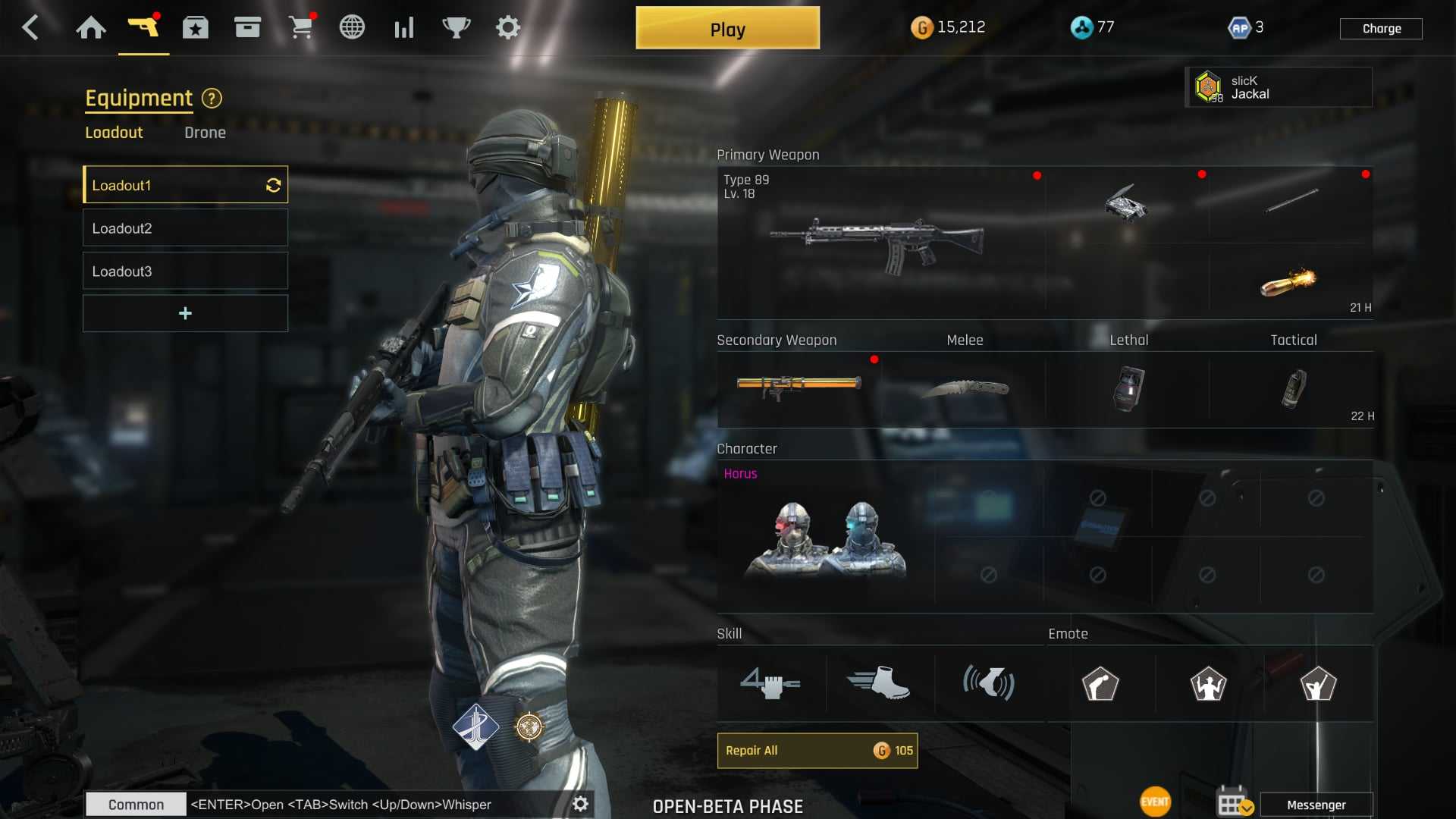Open the home screen icon
Screen dimensions: 1456x819
pos(91,28)
